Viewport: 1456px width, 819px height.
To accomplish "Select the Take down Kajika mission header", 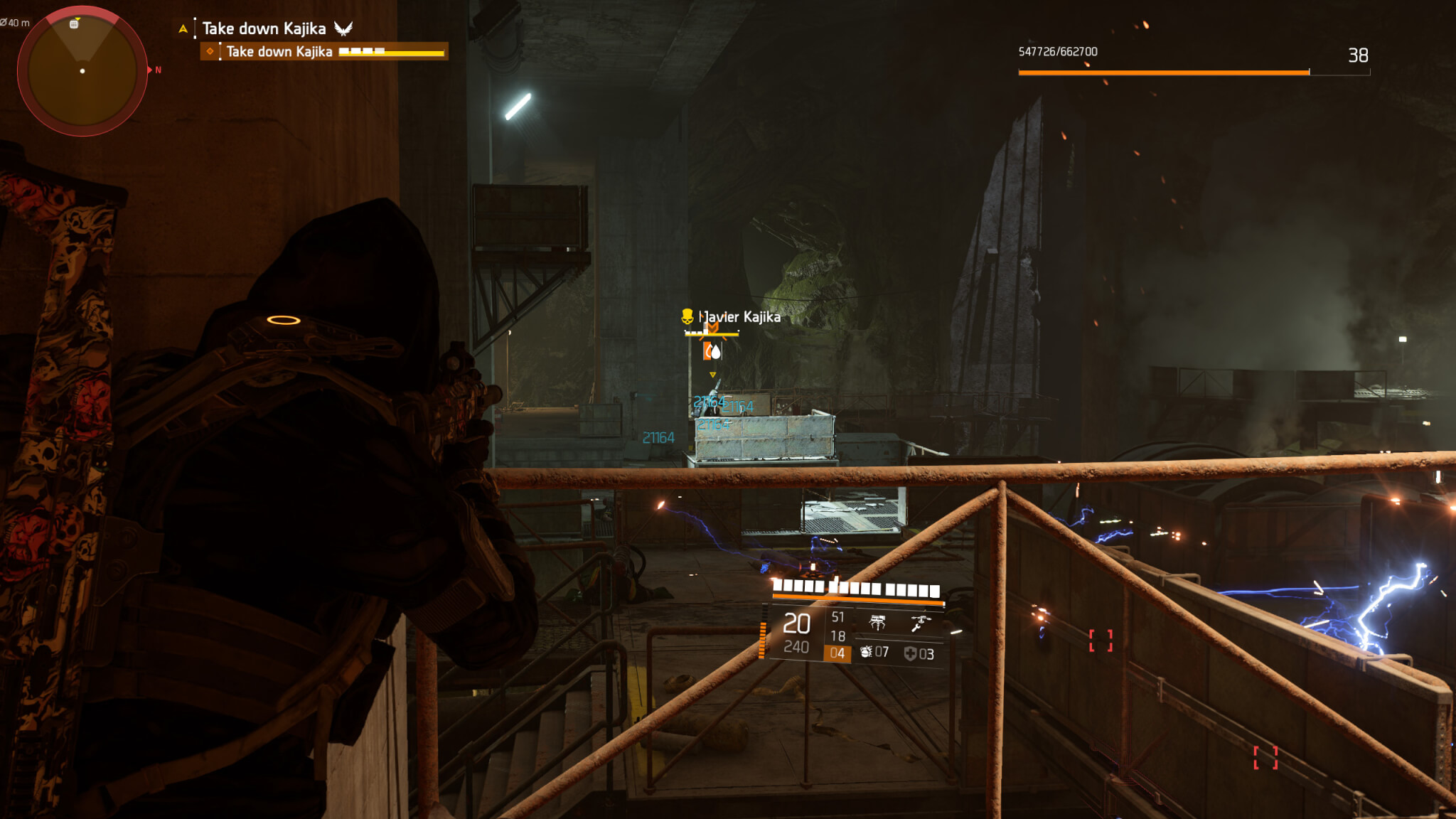I will pyautogui.click(x=264, y=28).
